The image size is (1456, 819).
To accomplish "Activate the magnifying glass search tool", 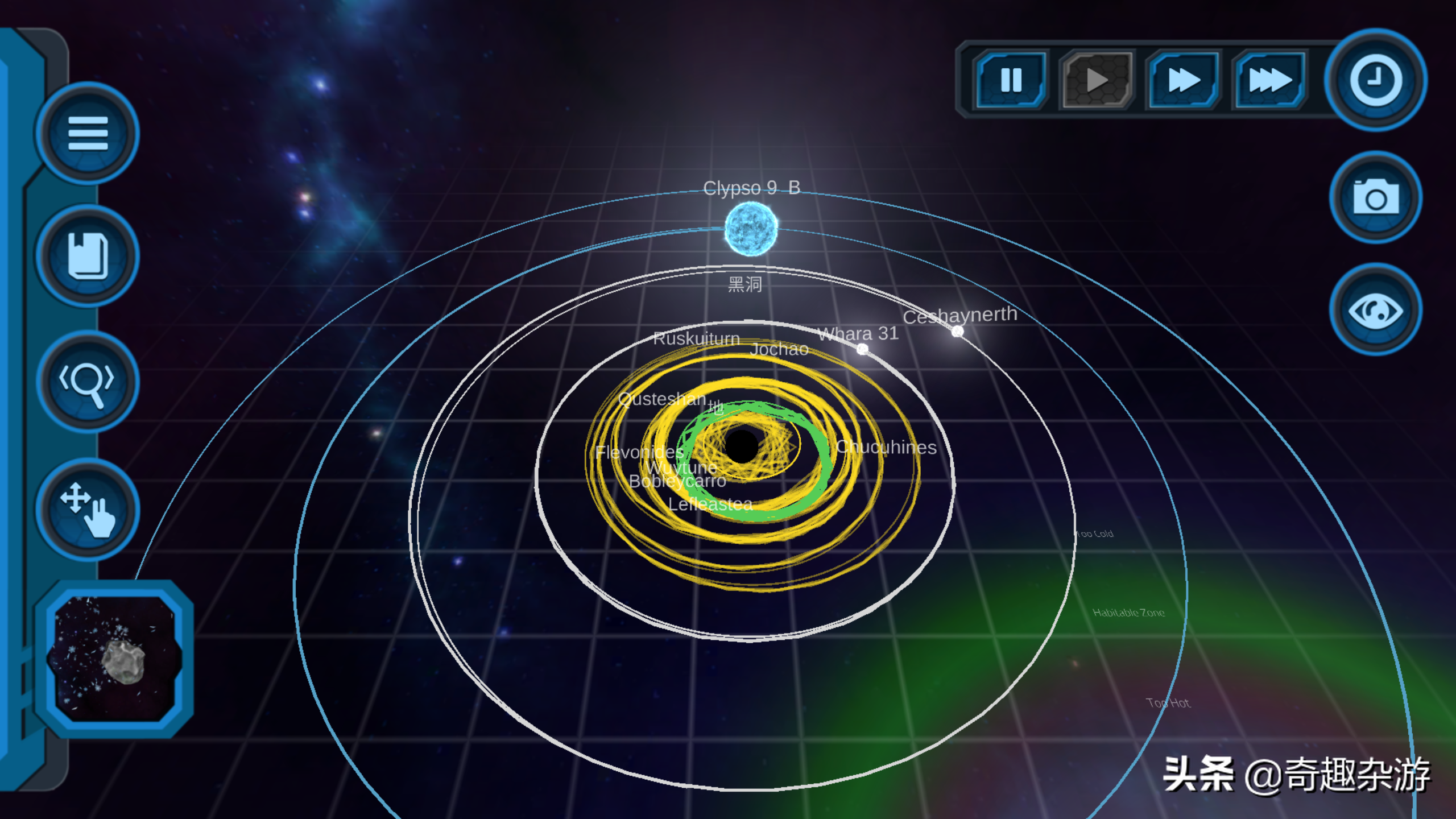I will pos(88,382).
